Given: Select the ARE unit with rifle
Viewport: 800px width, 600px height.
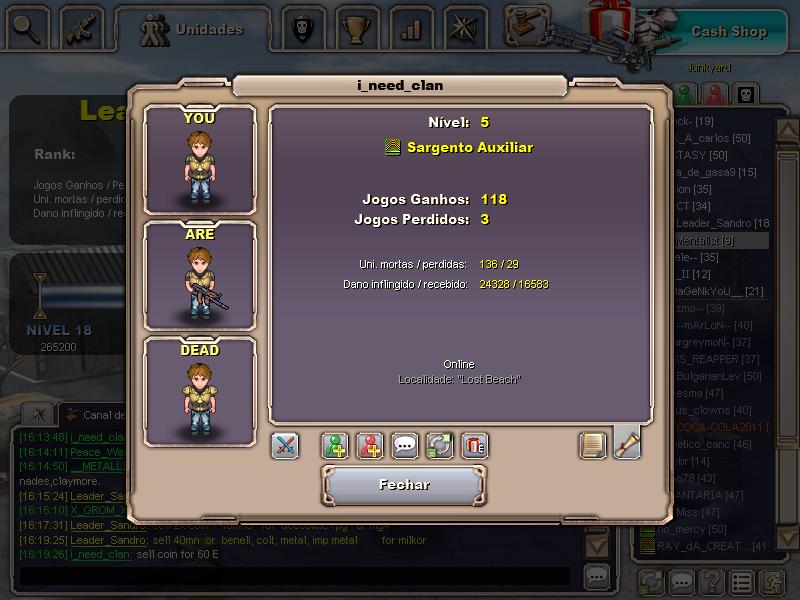Looking at the screenshot, I should coord(199,274).
